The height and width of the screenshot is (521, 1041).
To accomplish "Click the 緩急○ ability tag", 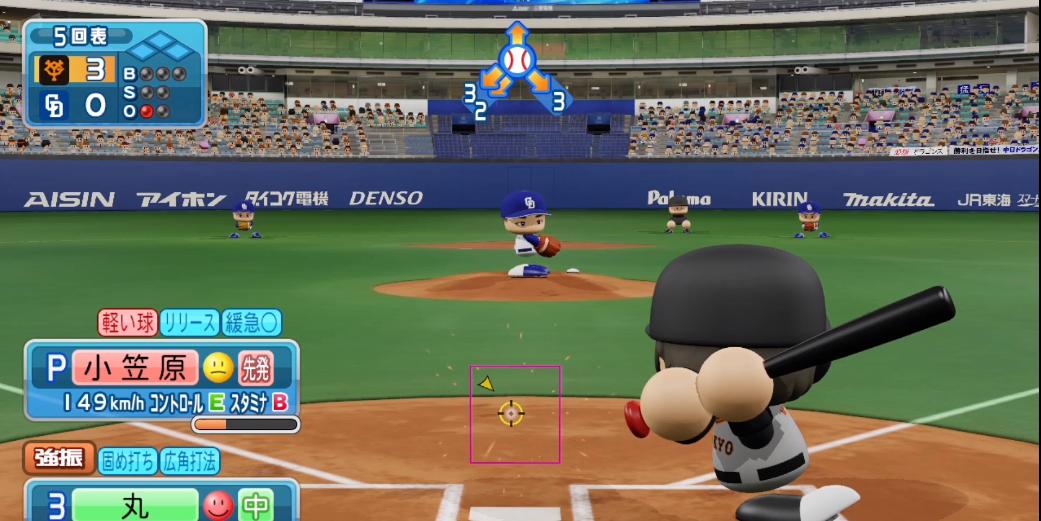I will pyautogui.click(x=251, y=323).
